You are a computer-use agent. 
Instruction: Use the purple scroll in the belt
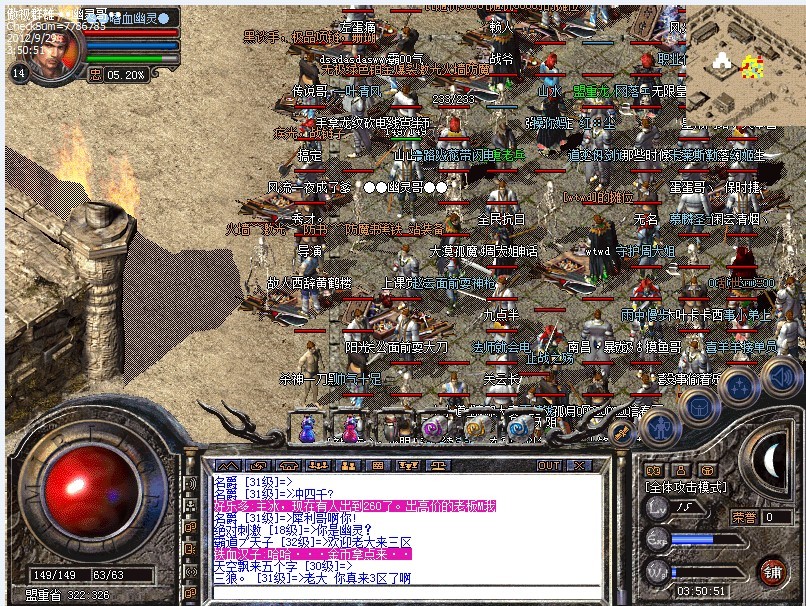pos(433,428)
